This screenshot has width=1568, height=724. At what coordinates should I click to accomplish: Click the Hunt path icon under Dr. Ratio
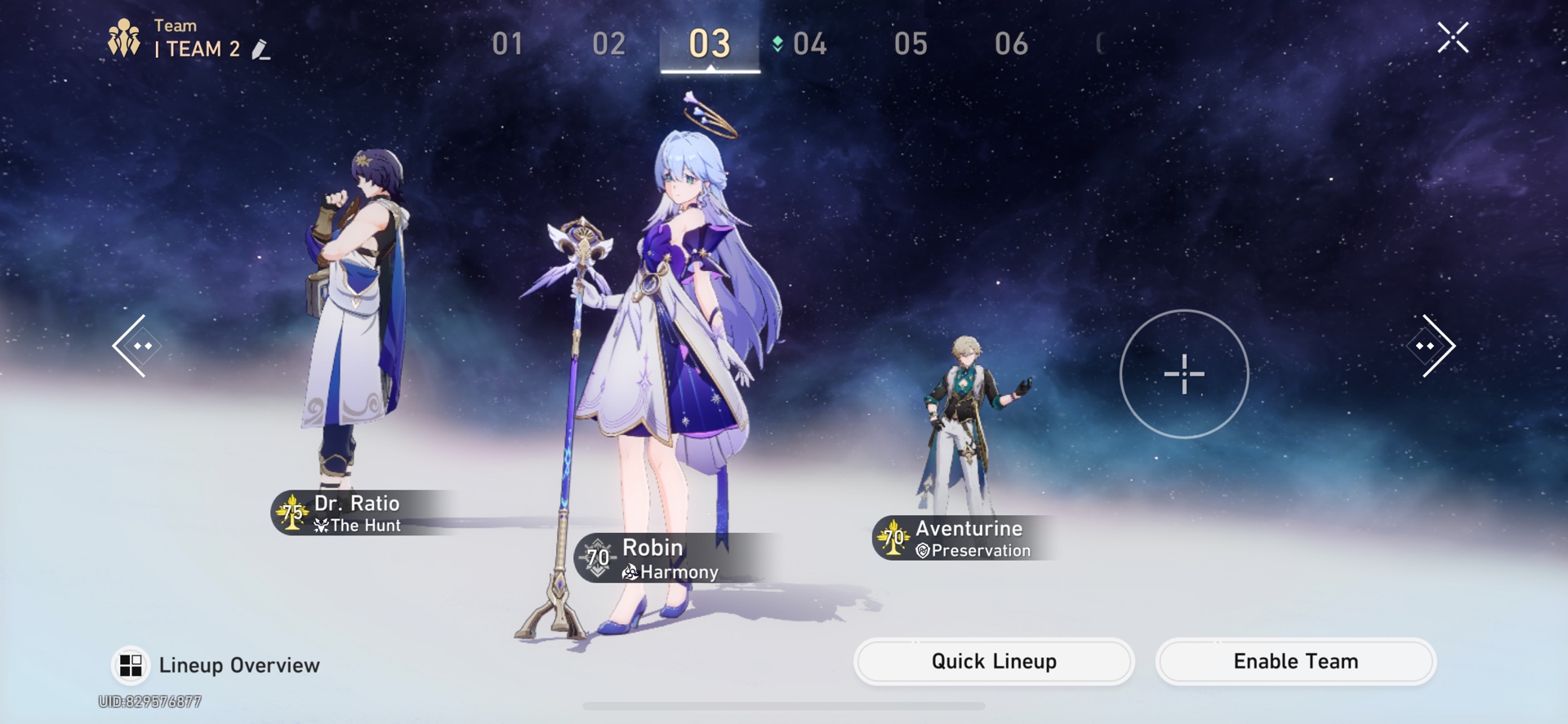pos(323,525)
